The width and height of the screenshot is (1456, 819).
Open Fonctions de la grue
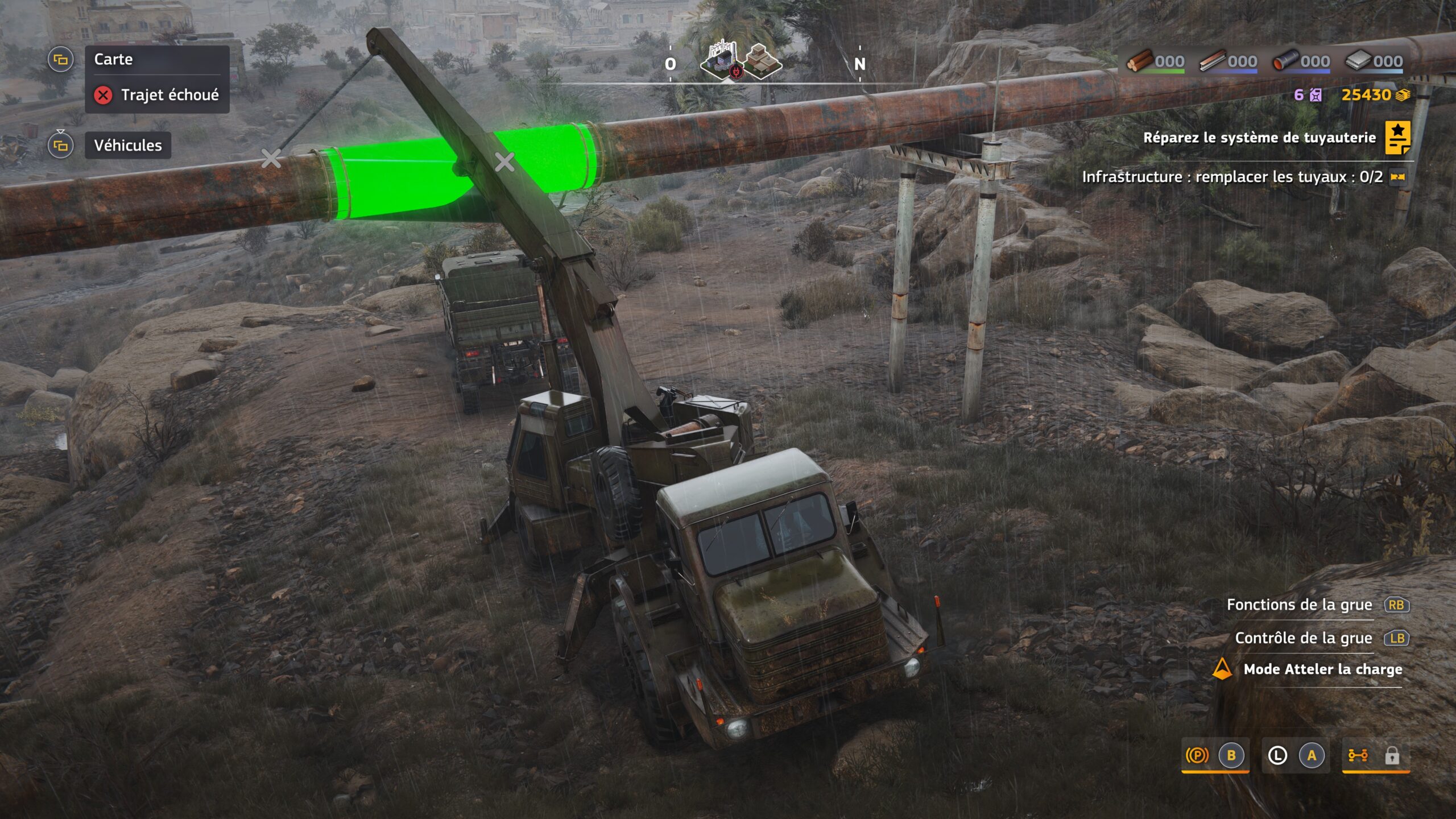[1299, 605]
